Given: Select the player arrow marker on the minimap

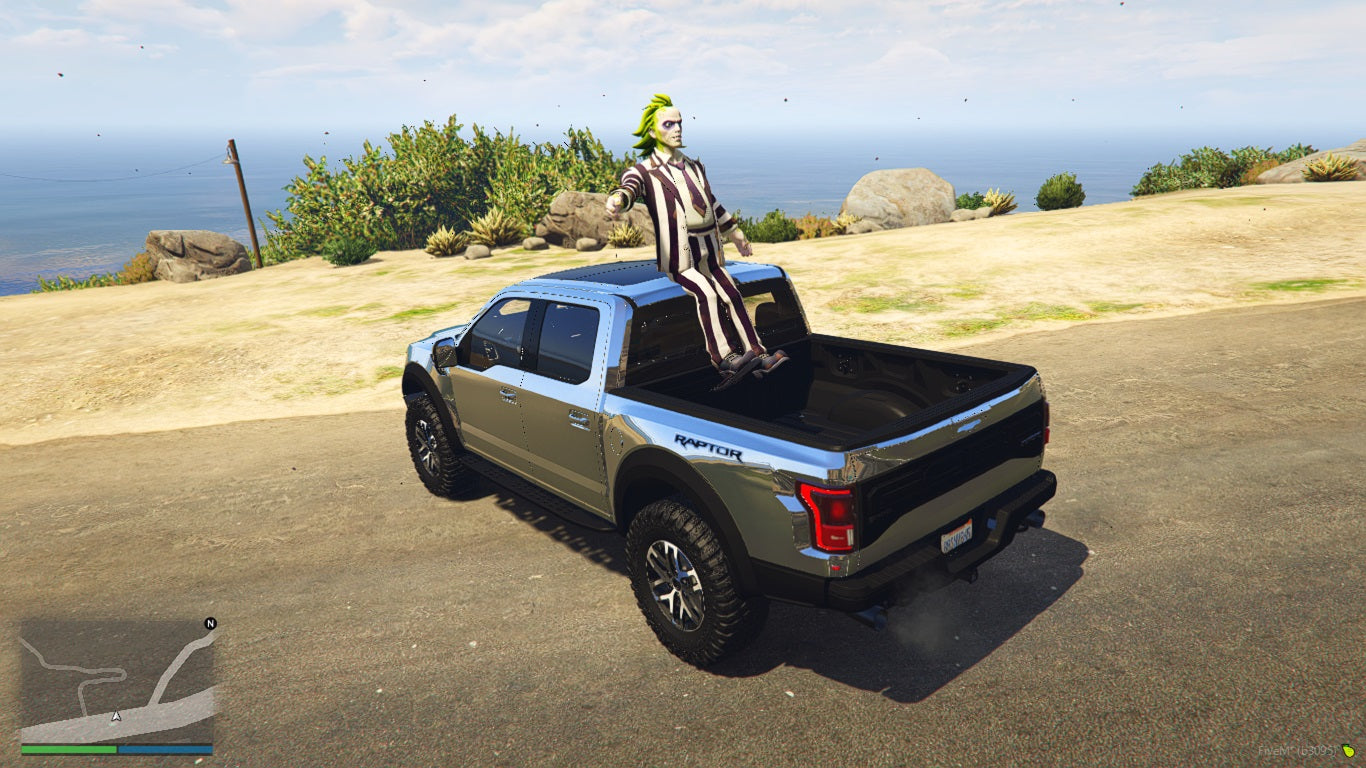Looking at the screenshot, I should click(x=116, y=714).
